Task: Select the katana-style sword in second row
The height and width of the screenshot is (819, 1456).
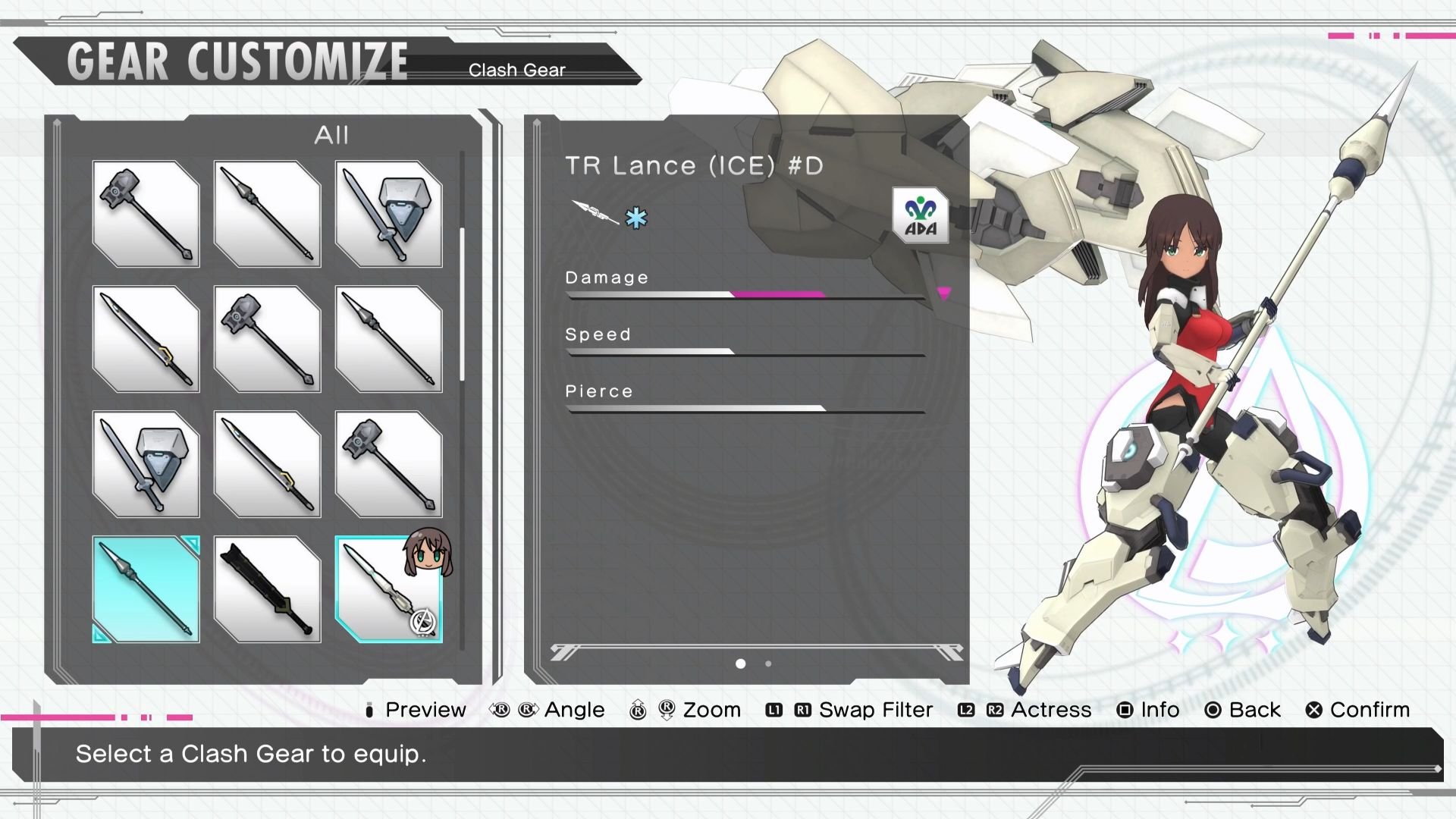Action: tap(146, 340)
